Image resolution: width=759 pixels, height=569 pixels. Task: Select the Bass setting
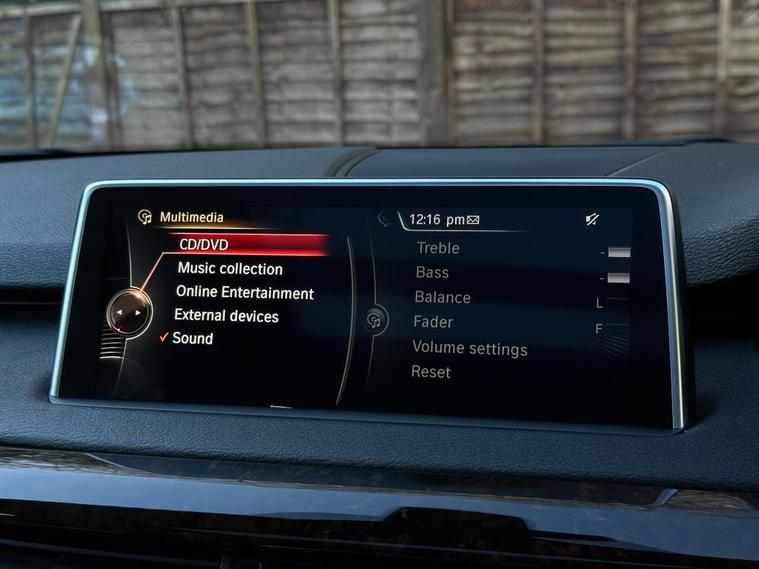point(432,272)
